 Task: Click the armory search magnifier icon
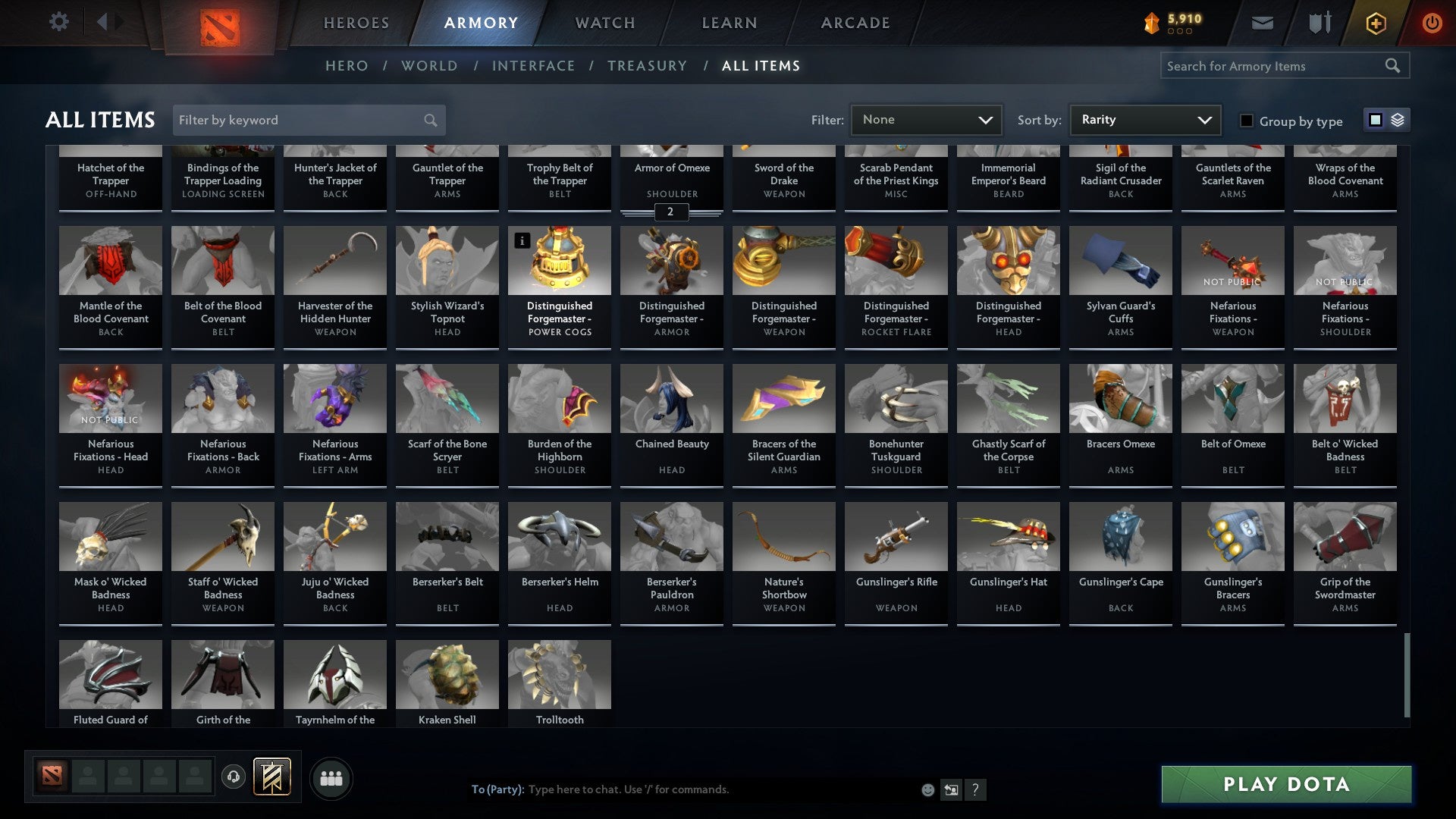click(x=1394, y=66)
